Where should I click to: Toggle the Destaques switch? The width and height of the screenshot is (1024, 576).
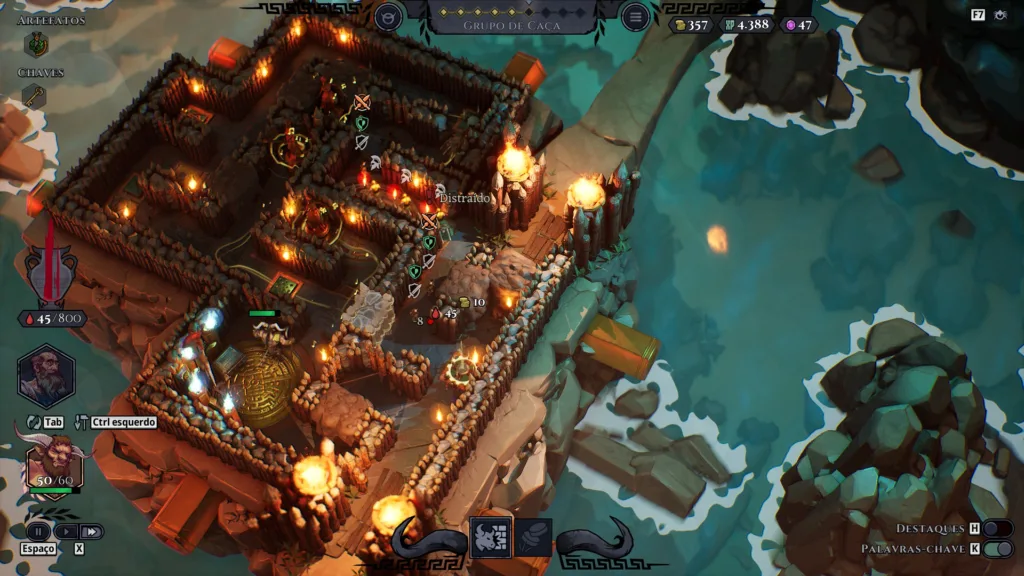(997, 528)
